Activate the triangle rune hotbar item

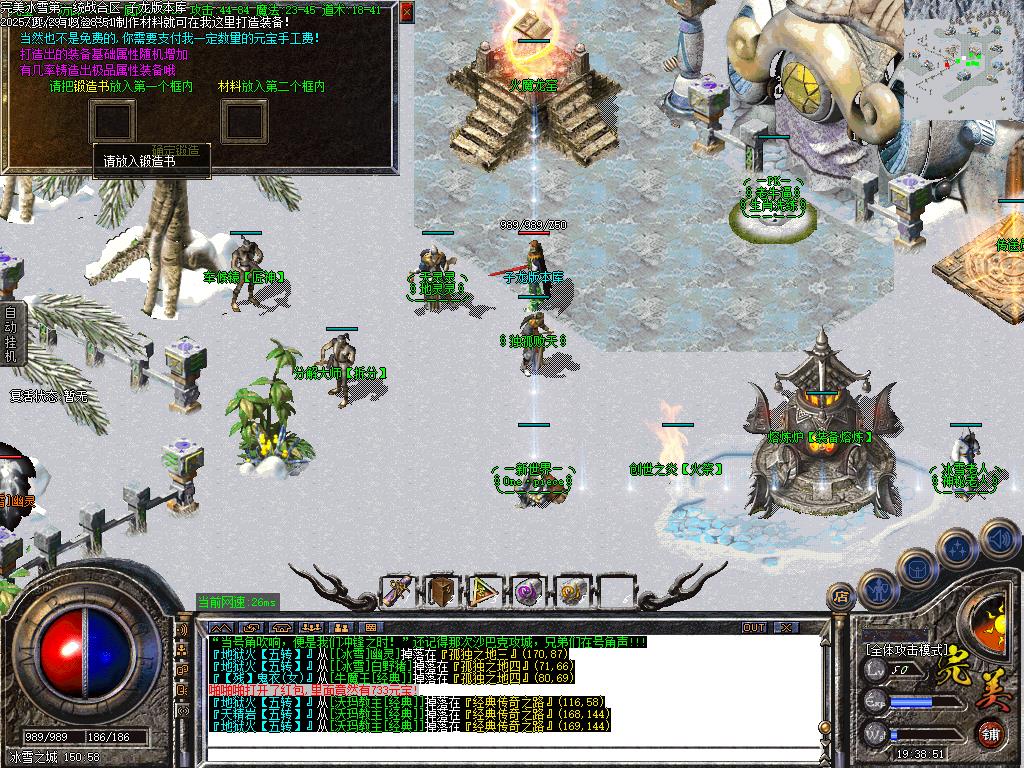tap(485, 591)
